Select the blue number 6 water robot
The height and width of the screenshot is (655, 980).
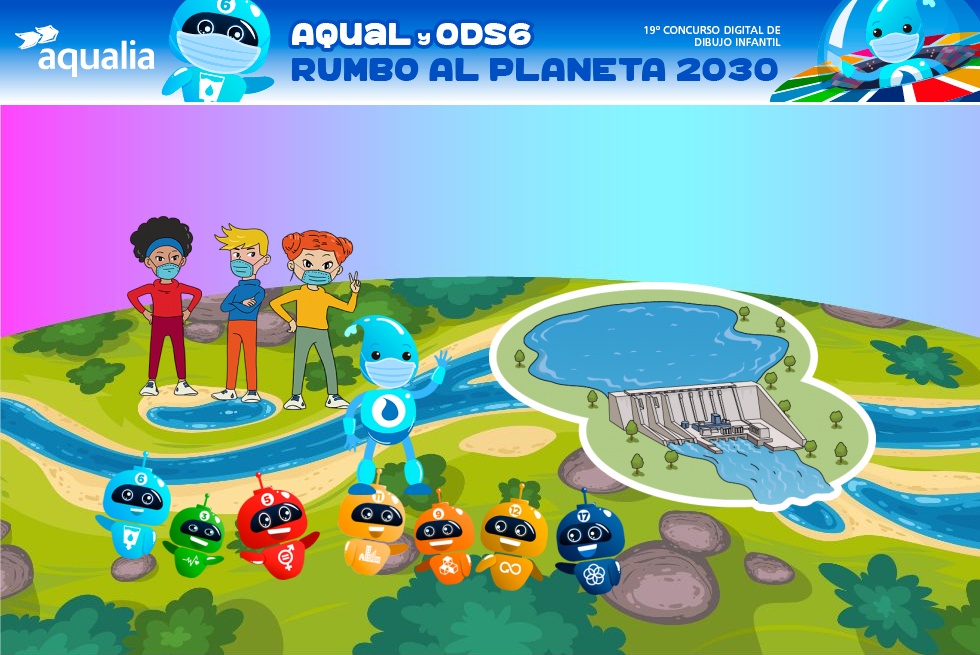(x=135, y=512)
